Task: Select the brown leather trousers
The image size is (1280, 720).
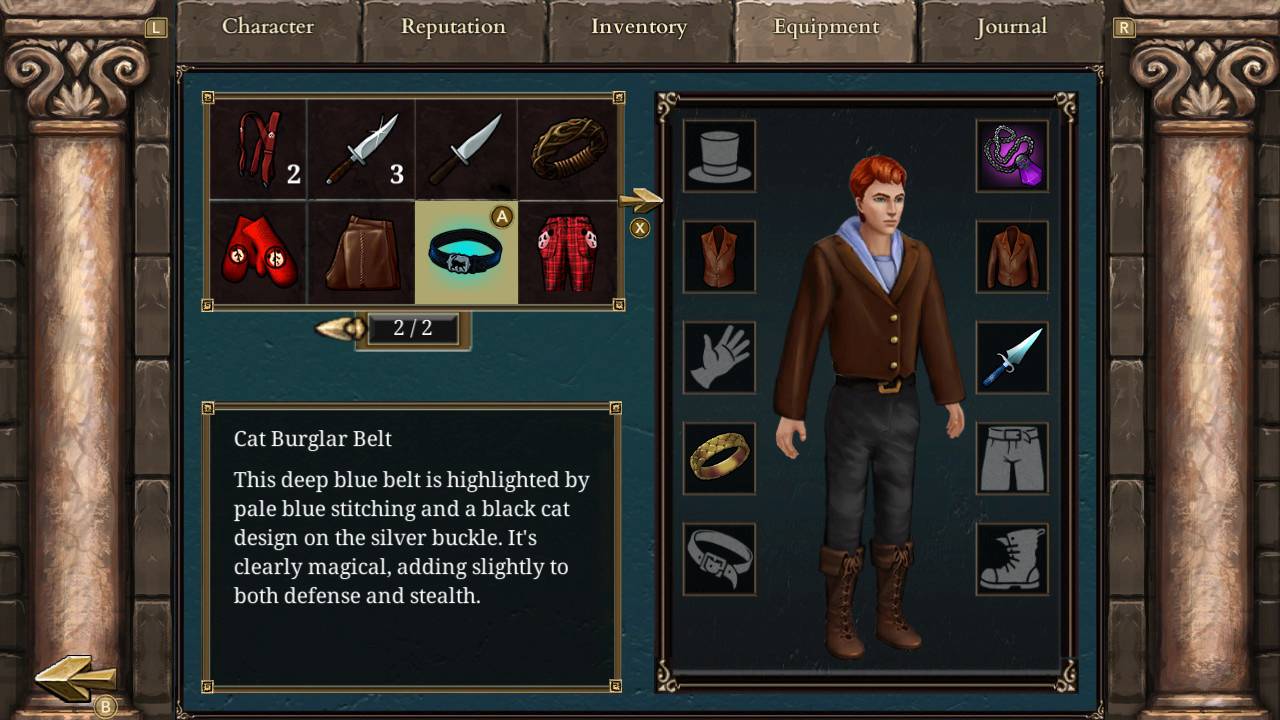Action: [x=363, y=253]
